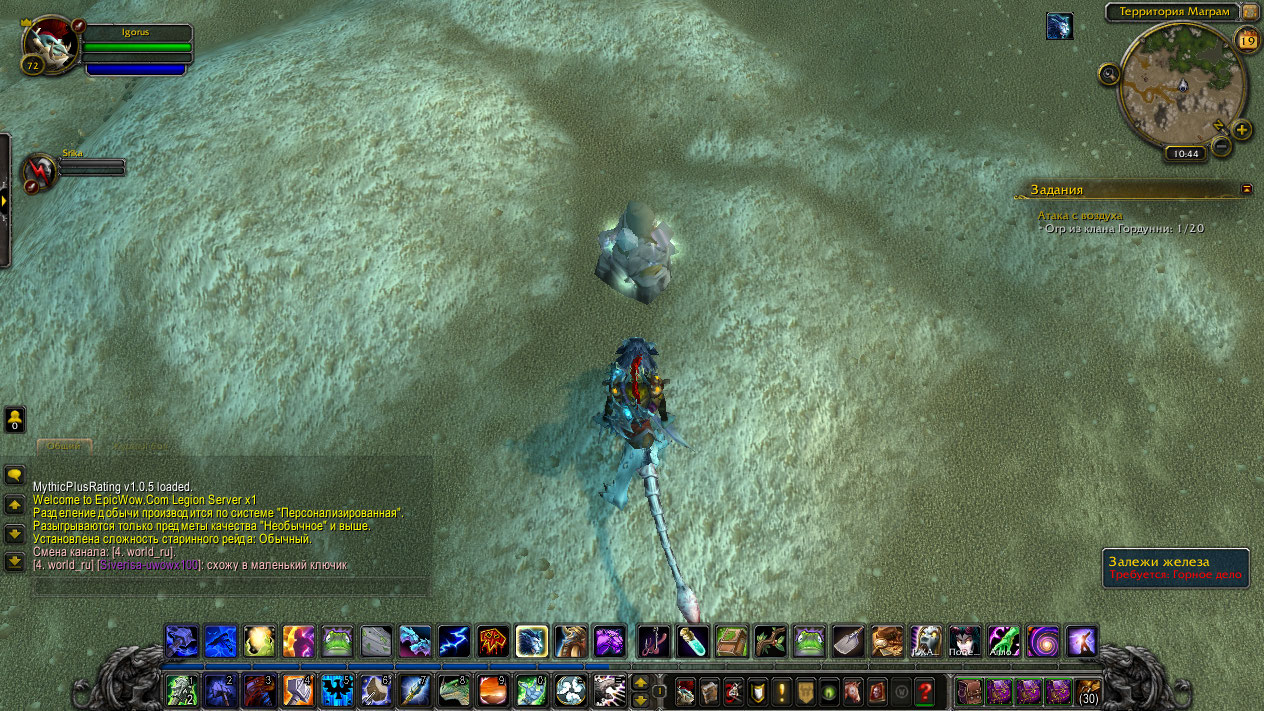Open the quest log exclamation mark button
Image resolution: width=1264 pixels, height=711 pixels.
tap(782, 690)
